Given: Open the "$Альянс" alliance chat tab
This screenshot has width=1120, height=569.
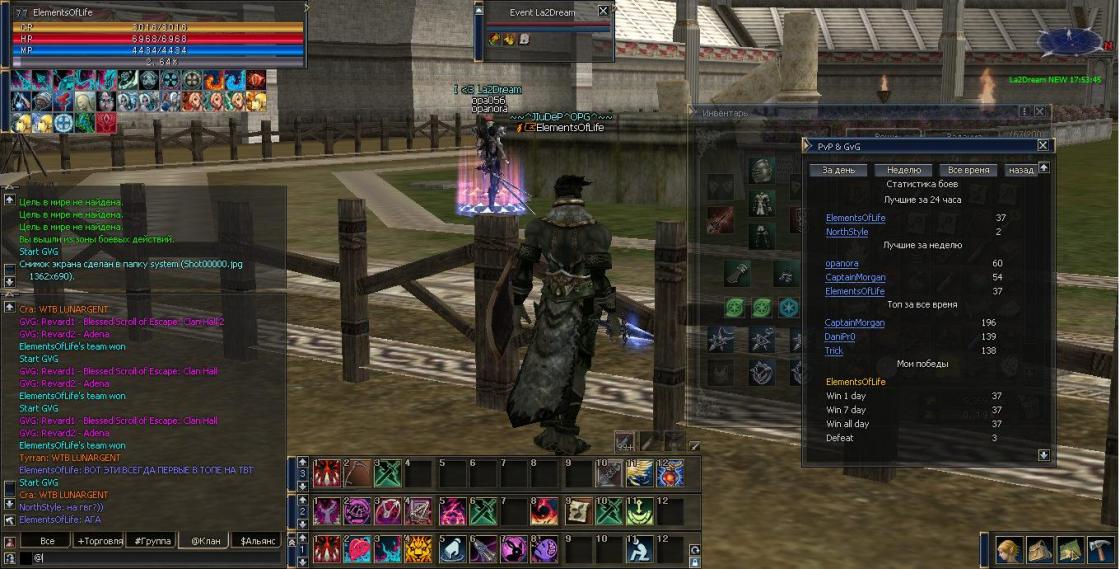Looking at the screenshot, I should coord(255,540).
